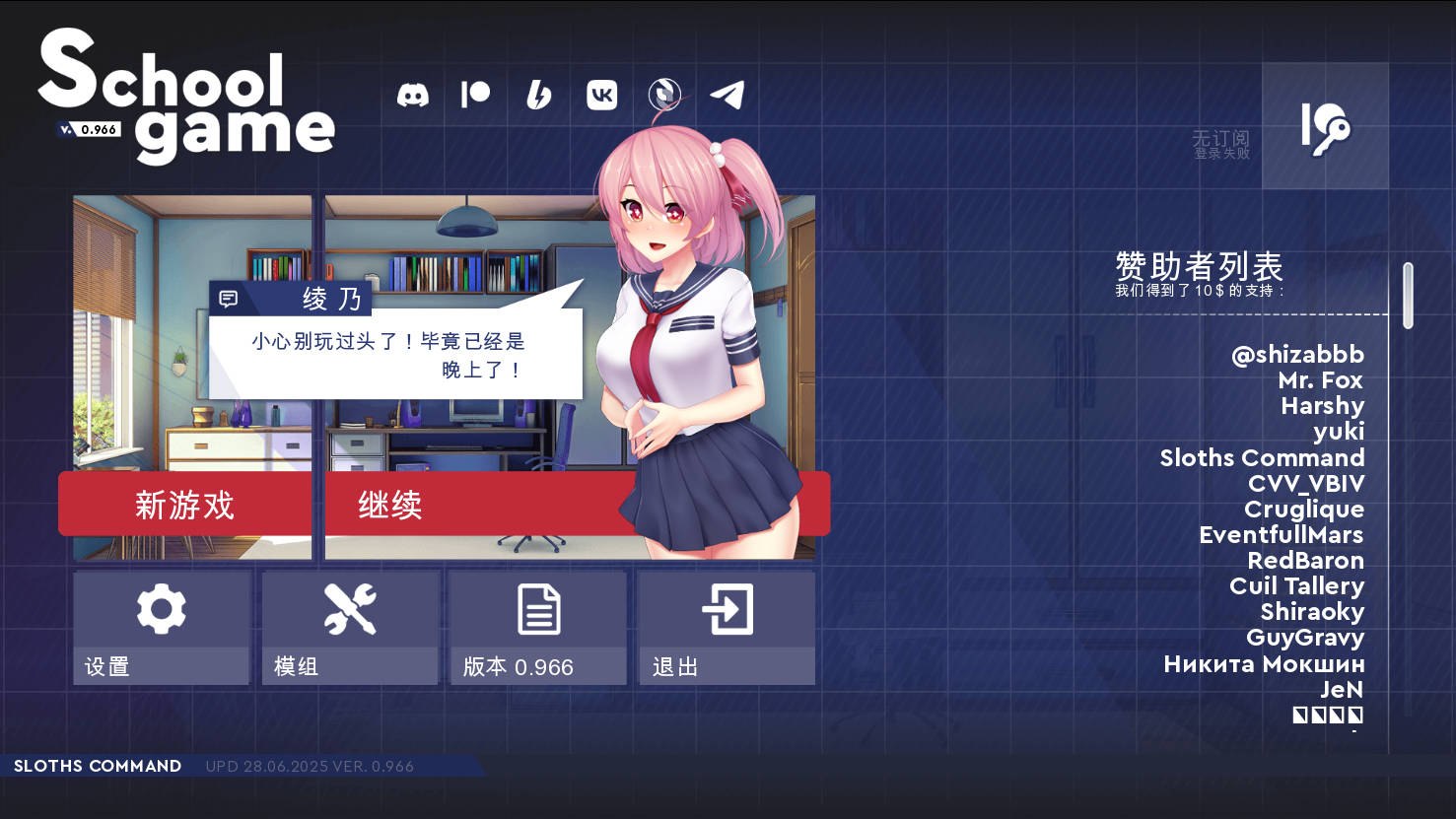Open the Discord community icon
The height and width of the screenshot is (819, 1456).
[x=413, y=96]
